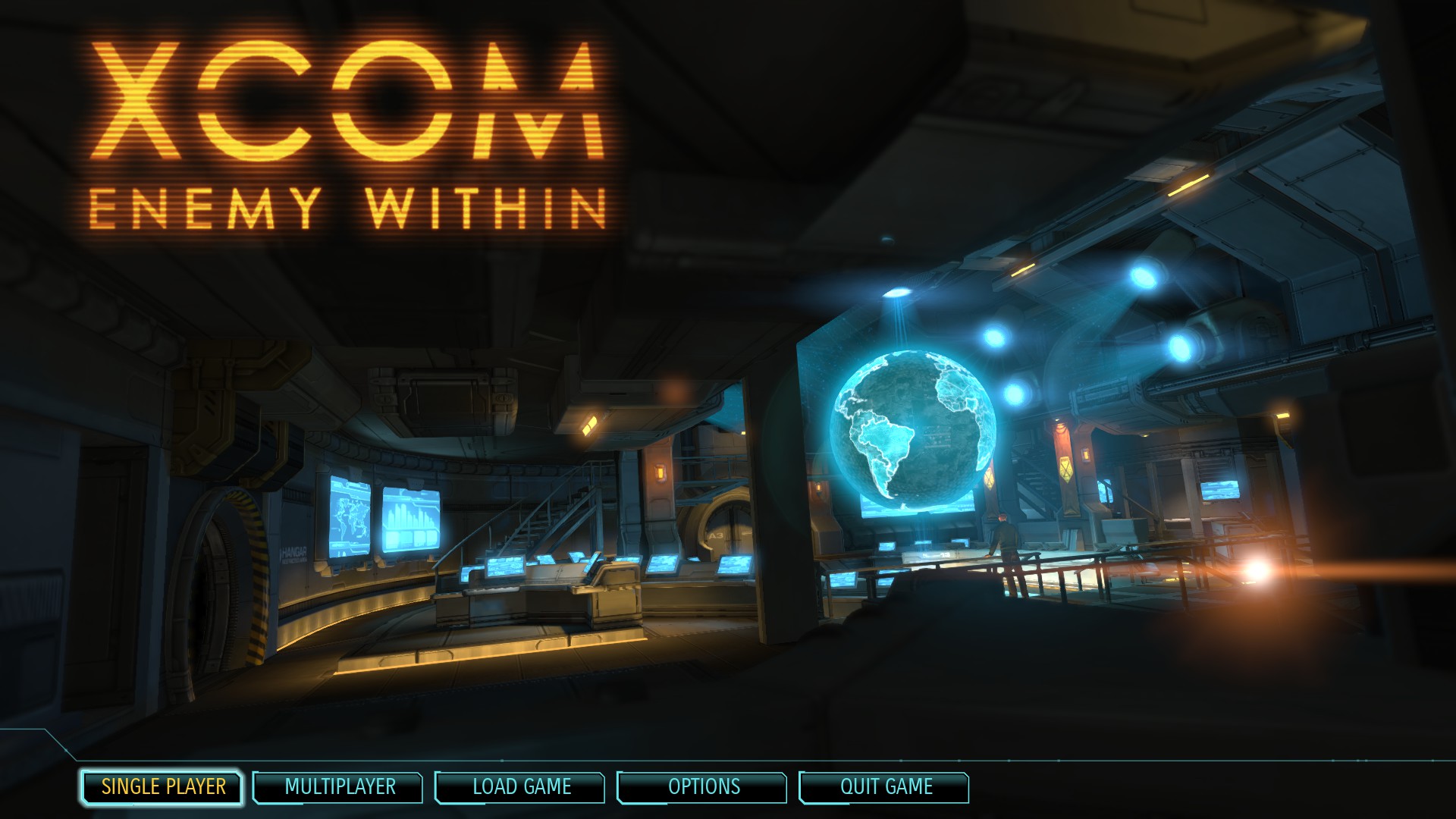Click the Quit Game button
This screenshot has height=819, width=1456.
(885, 787)
